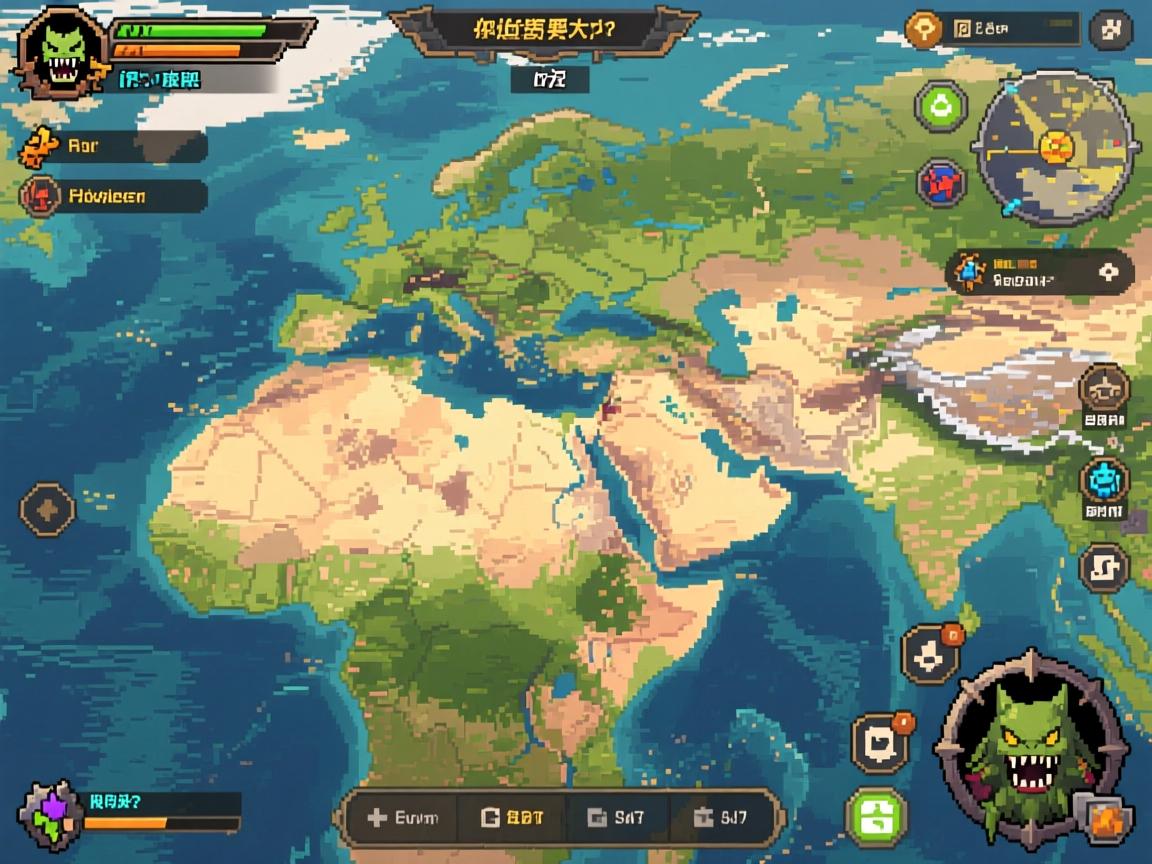This screenshot has width=1152, height=864.
Task: Click the purple and green gem icon
Action: [x=50, y=814]
